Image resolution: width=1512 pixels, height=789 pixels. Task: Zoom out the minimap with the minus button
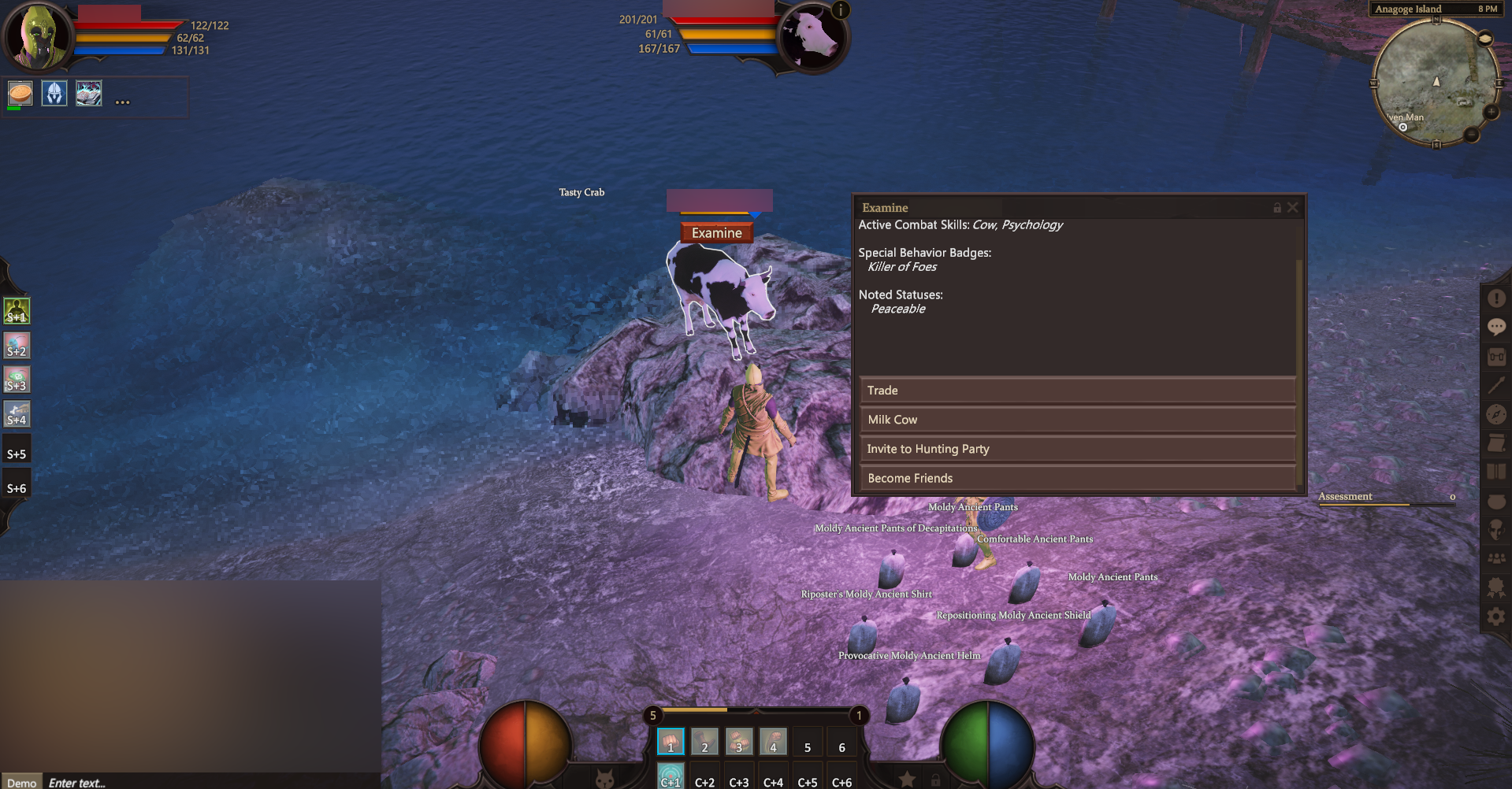[1471, 135]
